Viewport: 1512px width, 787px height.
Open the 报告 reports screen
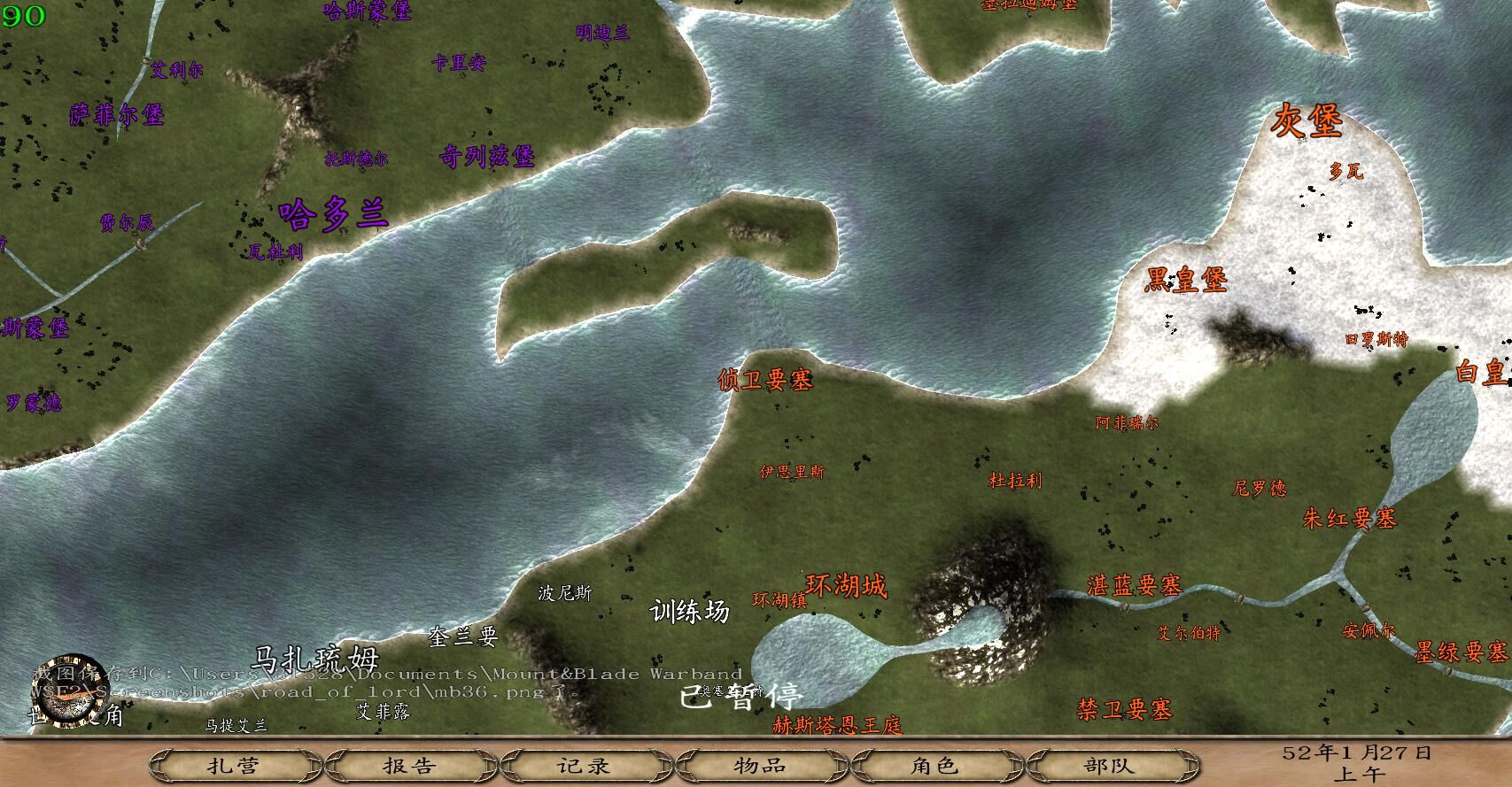pos(409,765)
